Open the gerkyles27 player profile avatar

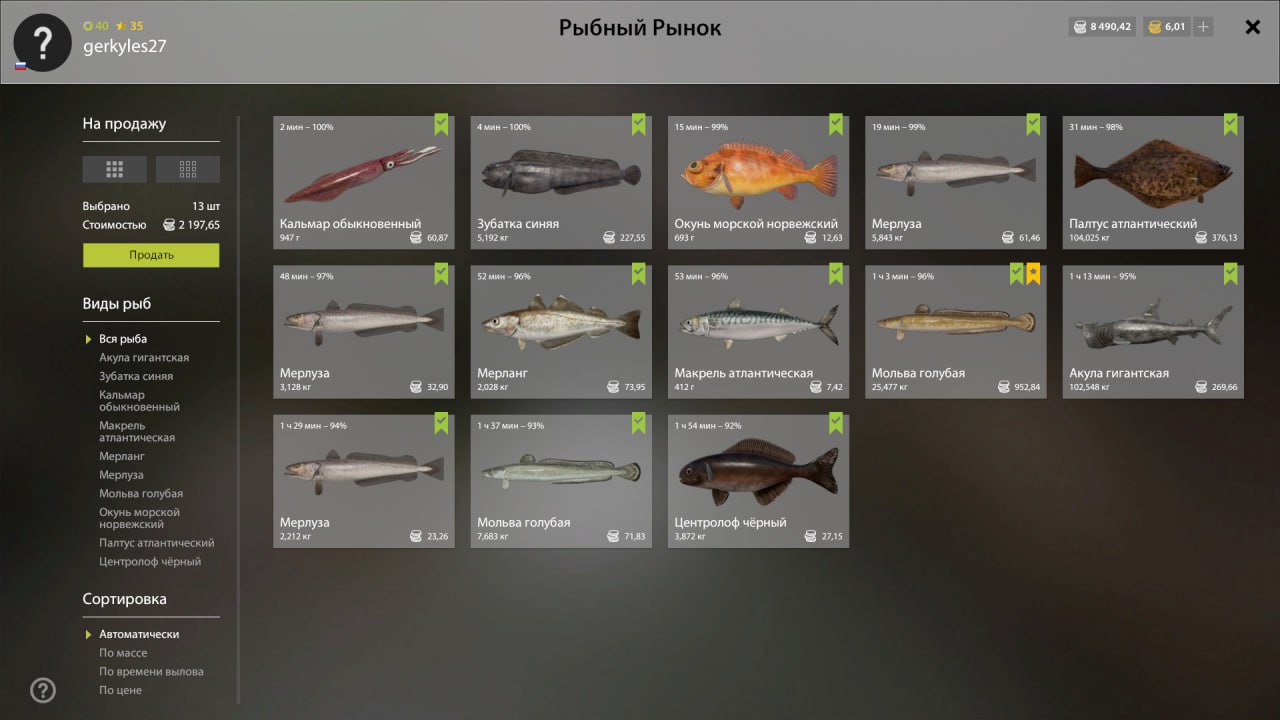(x=42, y=42)
